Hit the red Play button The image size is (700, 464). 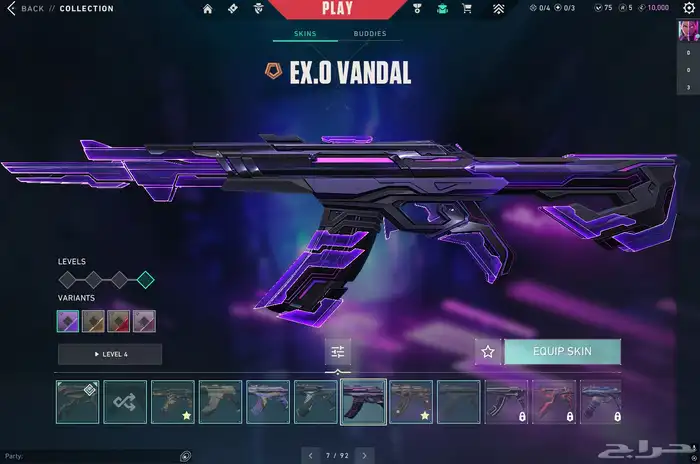click(337, 9)
